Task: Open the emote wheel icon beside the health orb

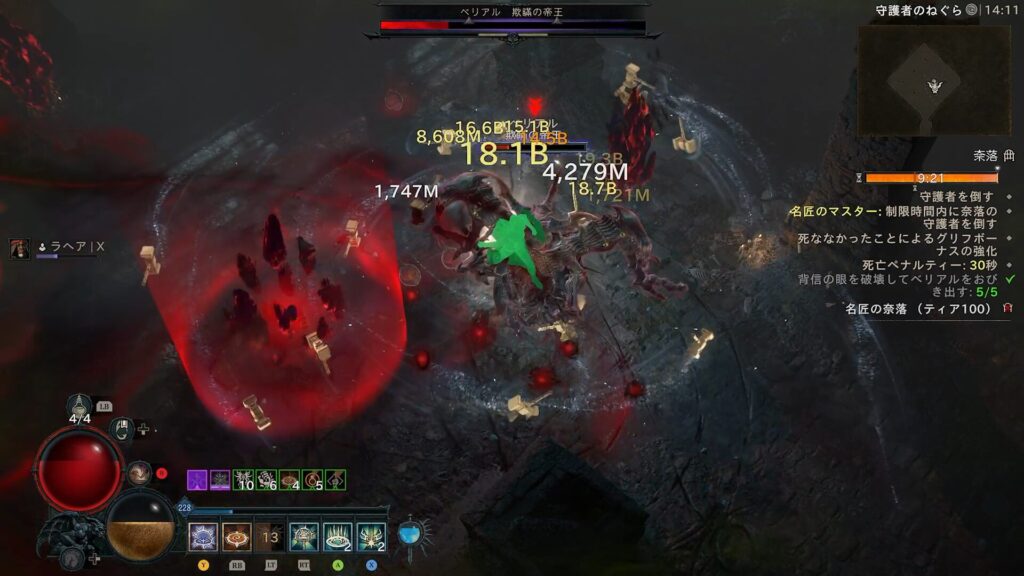Action: point(120,429)
